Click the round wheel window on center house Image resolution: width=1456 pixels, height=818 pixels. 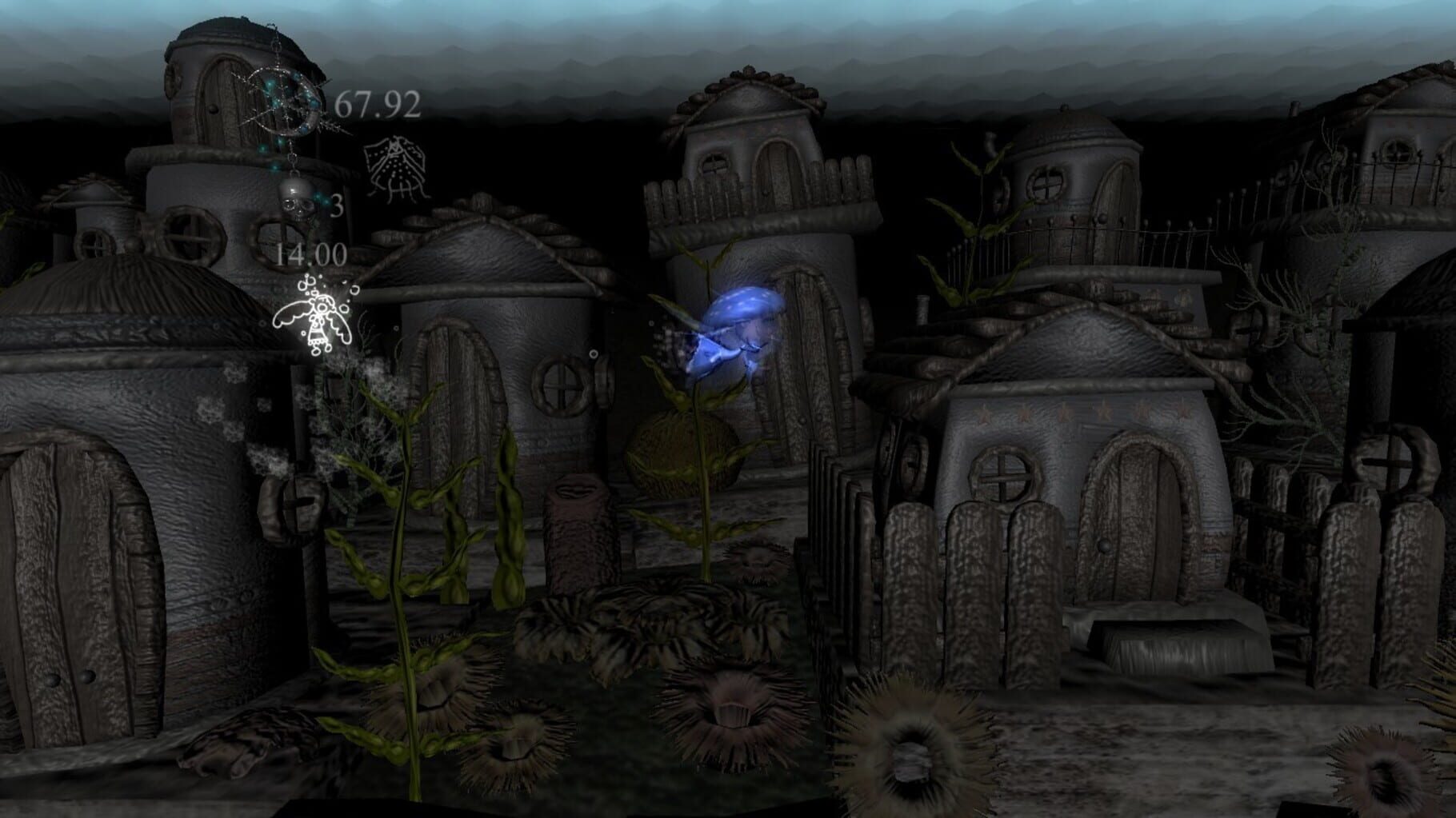560,389
